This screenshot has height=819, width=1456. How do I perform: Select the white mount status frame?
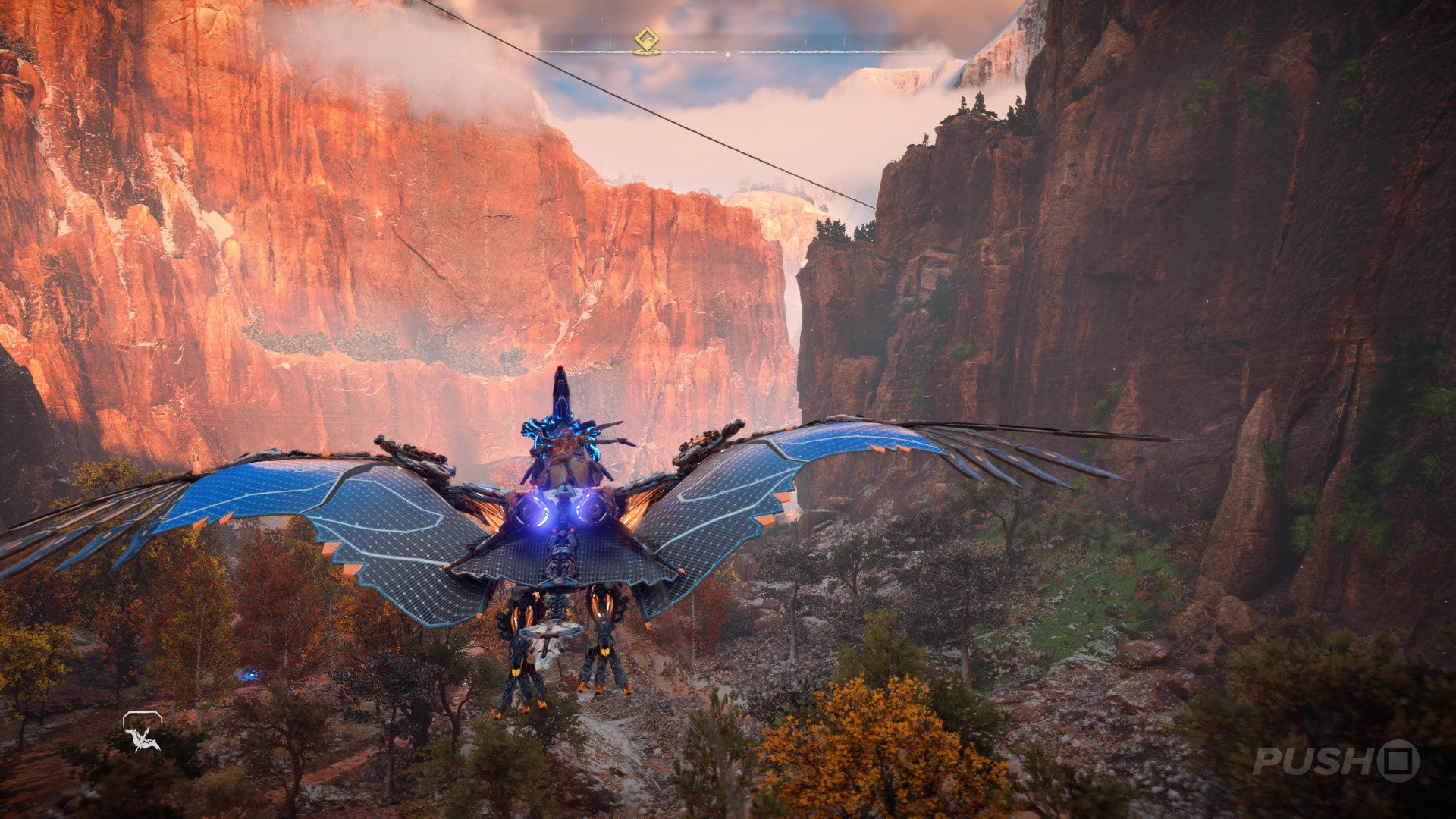[x=142, y=719]
